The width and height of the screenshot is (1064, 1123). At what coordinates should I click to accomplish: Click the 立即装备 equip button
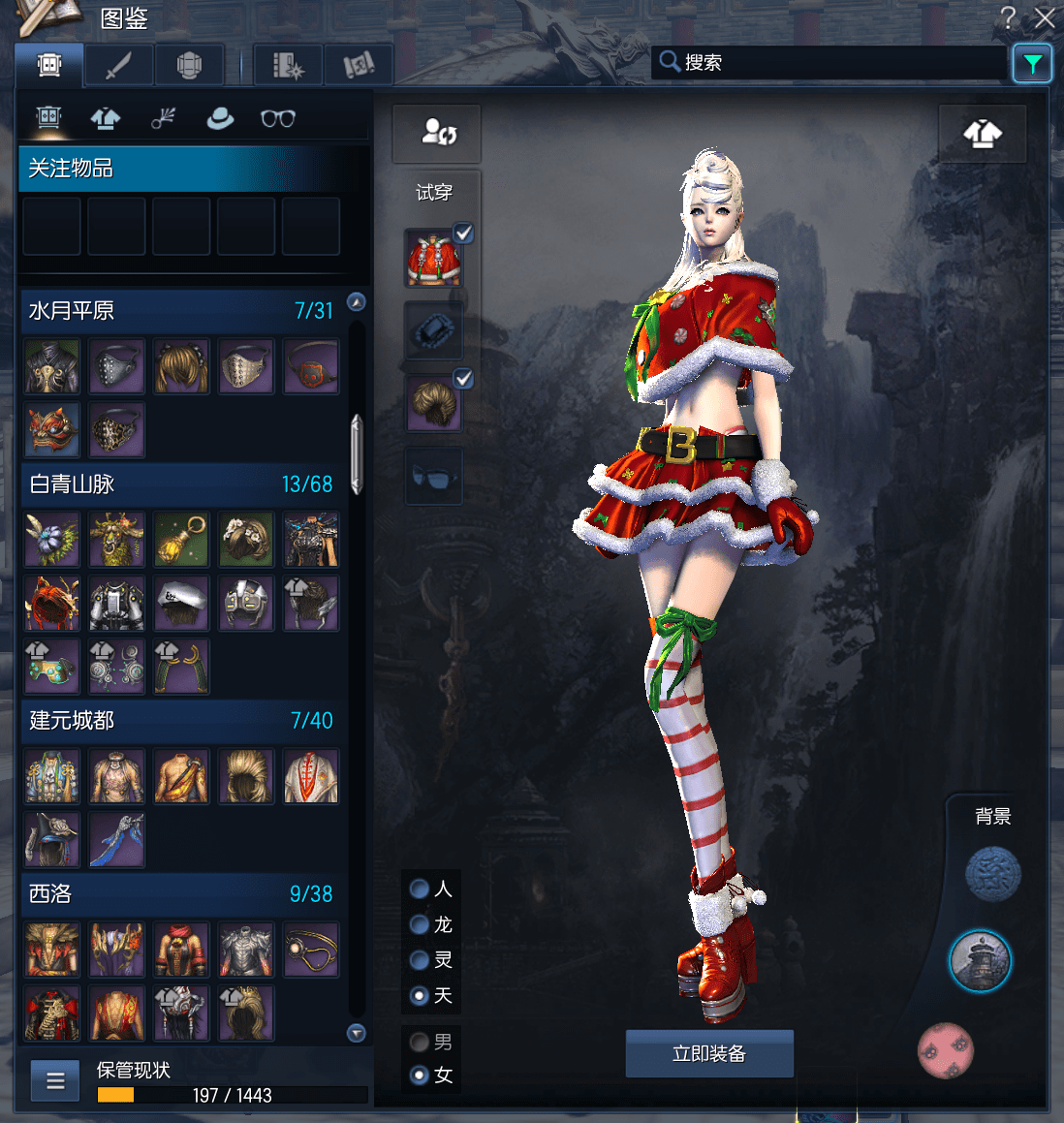click(x=709, y=1053)
